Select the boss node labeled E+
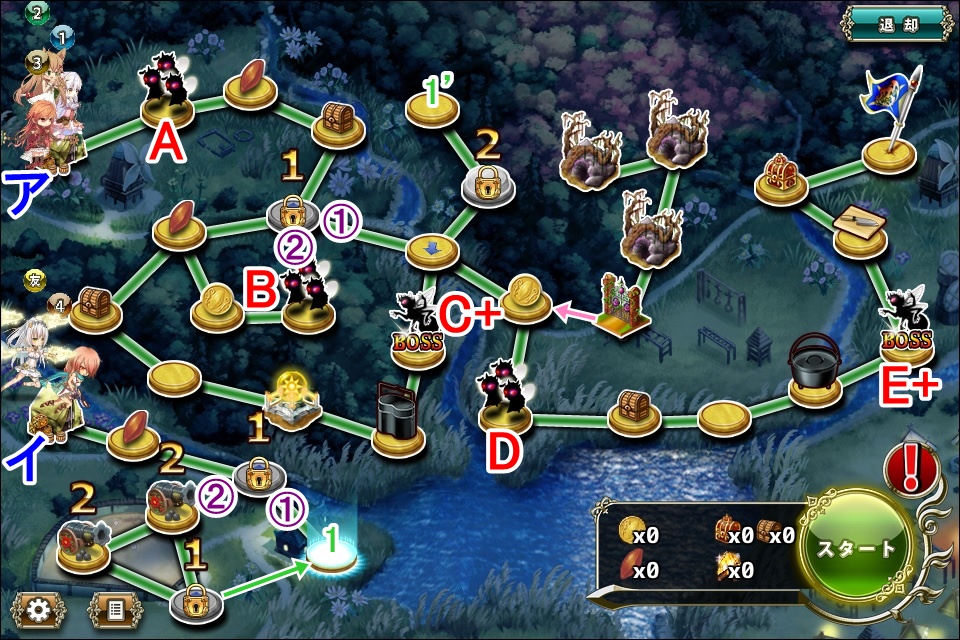 (905, 329)
